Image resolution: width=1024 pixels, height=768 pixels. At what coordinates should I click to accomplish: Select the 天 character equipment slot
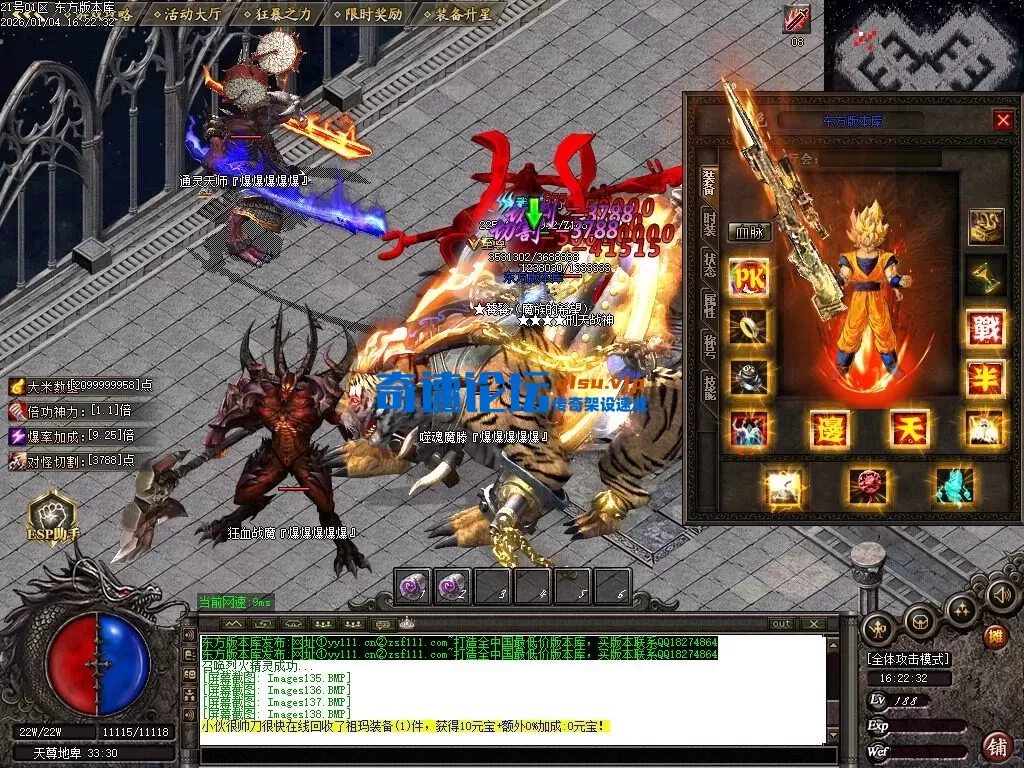click(x=909, y=429)
